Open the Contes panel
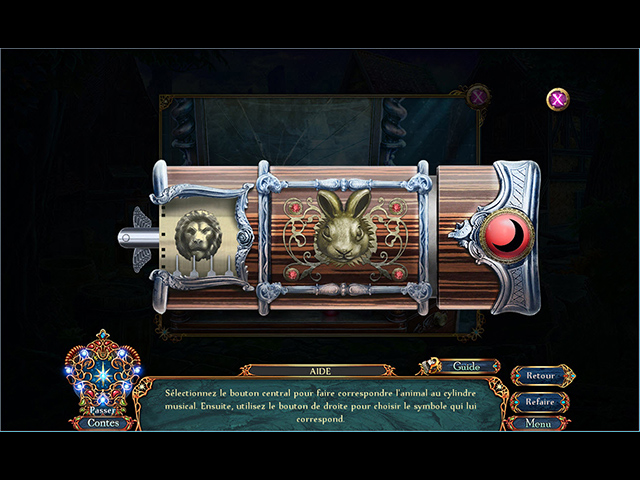Viewport: 640px width, 480px height. (x=102, y=423)
